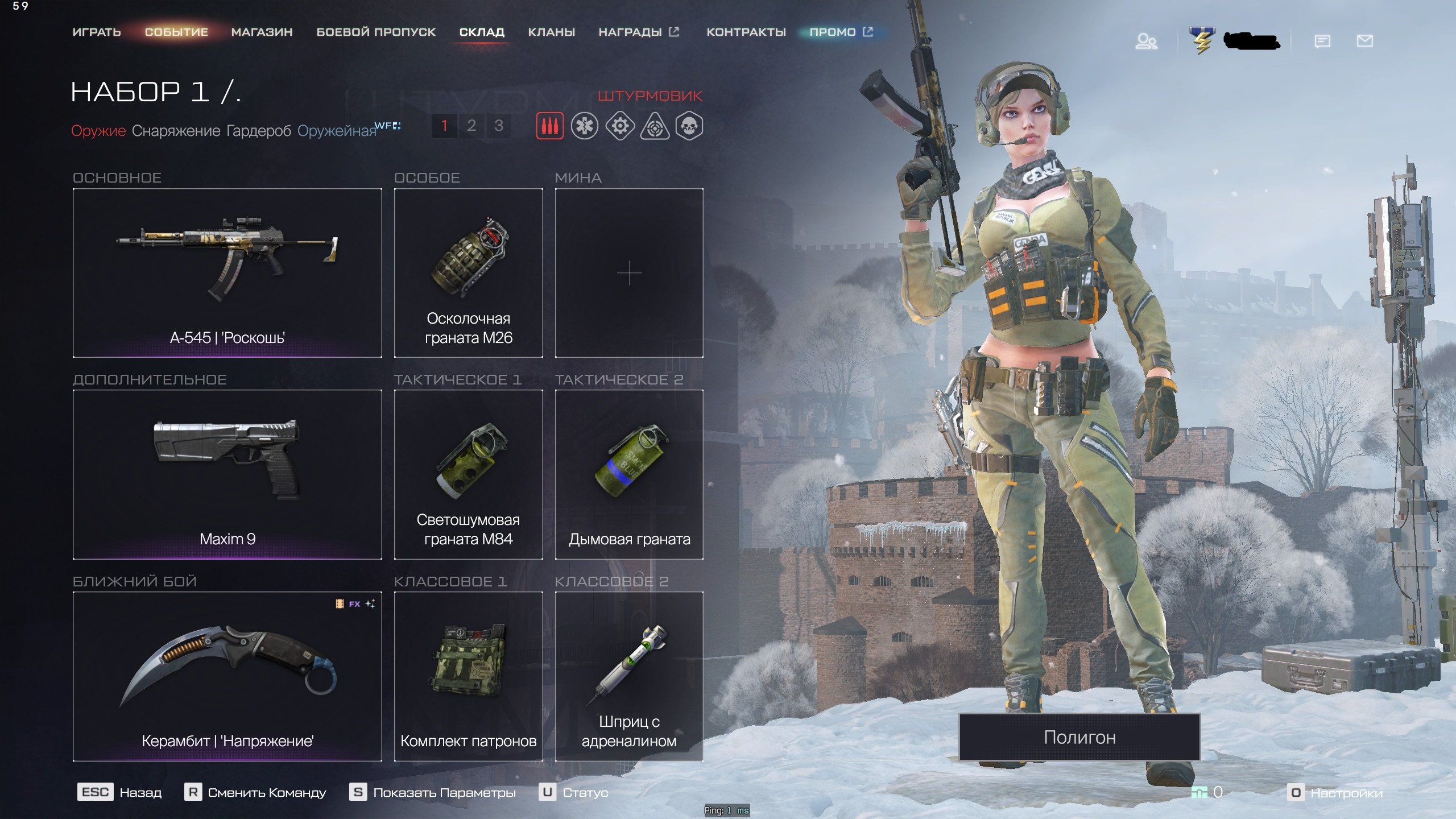Select the medic class icon

tap(585, 126)
